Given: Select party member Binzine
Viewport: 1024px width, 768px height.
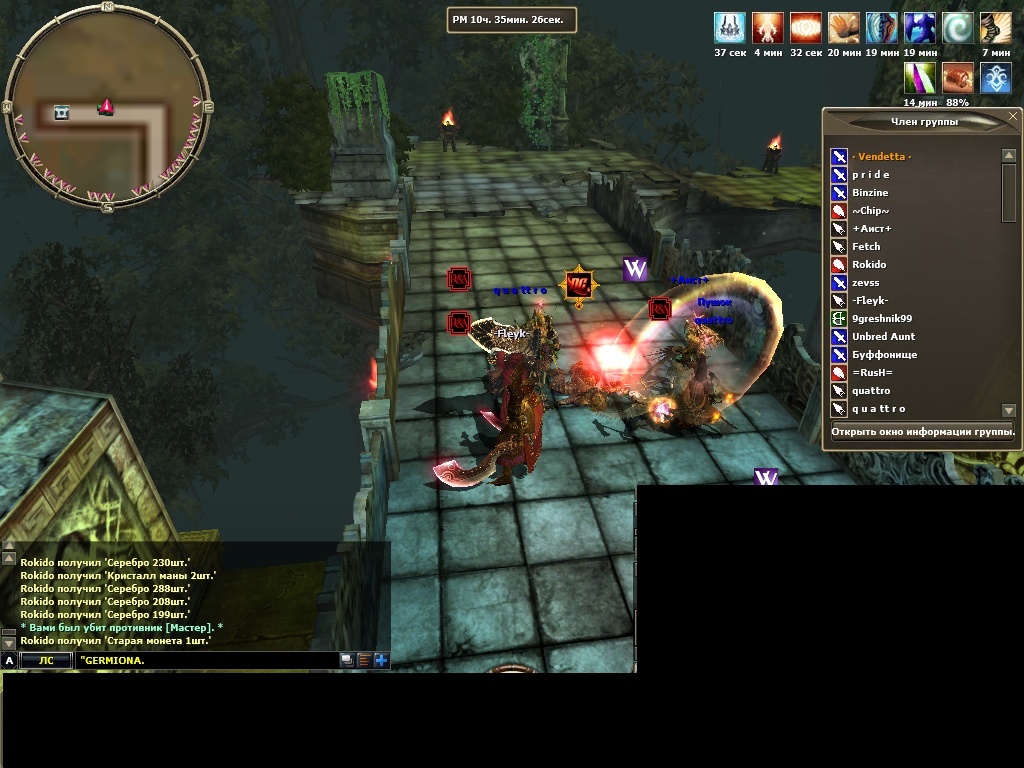Looking at the screenshot, I should tap(870, 192).
